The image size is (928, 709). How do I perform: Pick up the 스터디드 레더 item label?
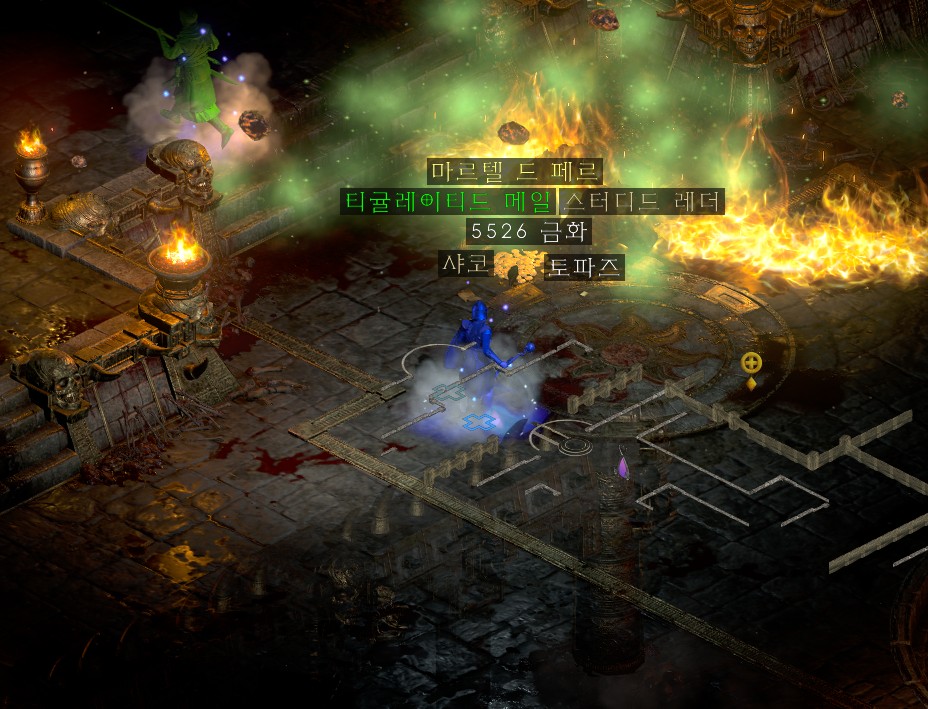click(x=641, y=202)
